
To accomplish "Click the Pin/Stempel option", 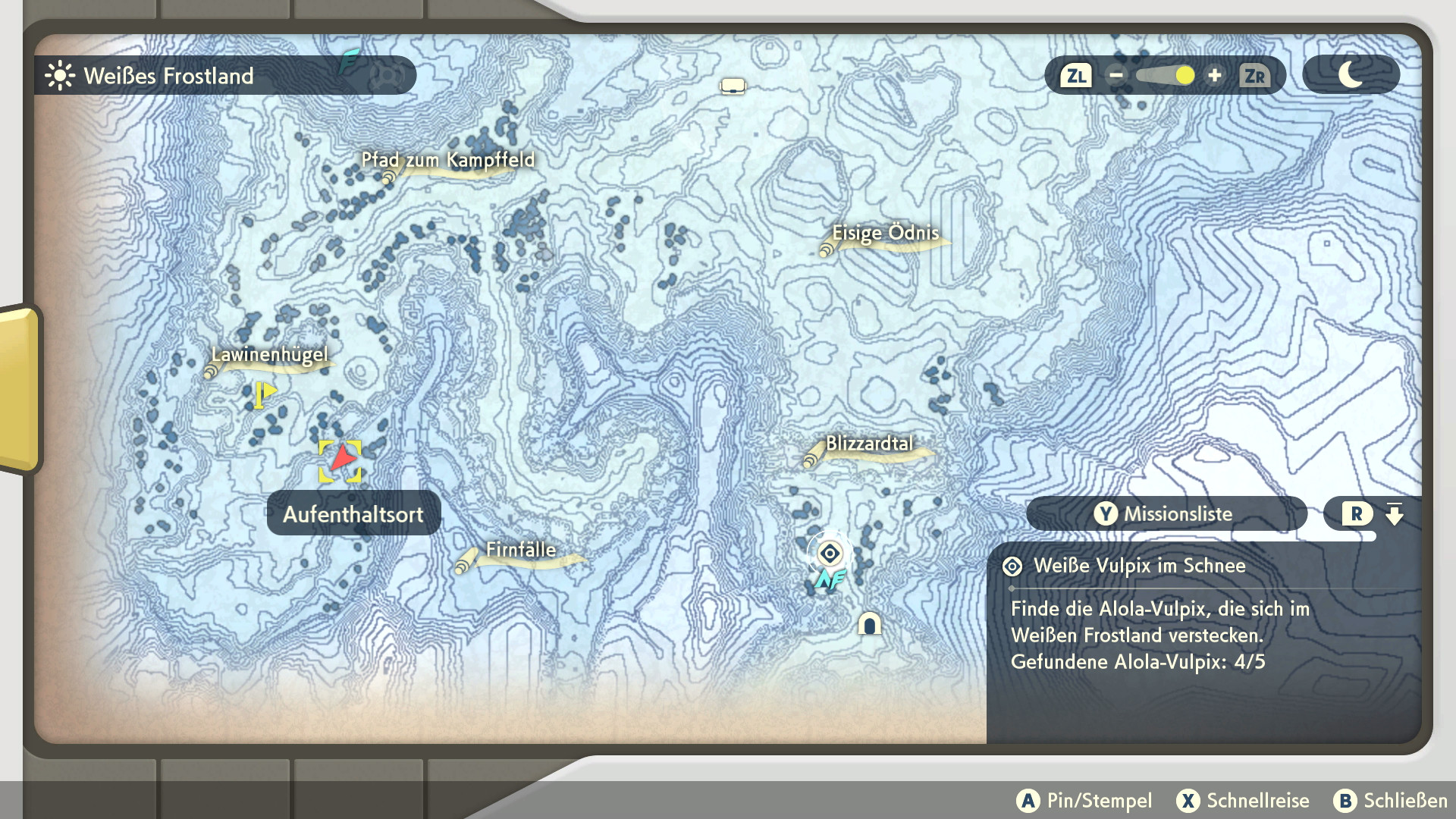I will (x=1084, y=801).
